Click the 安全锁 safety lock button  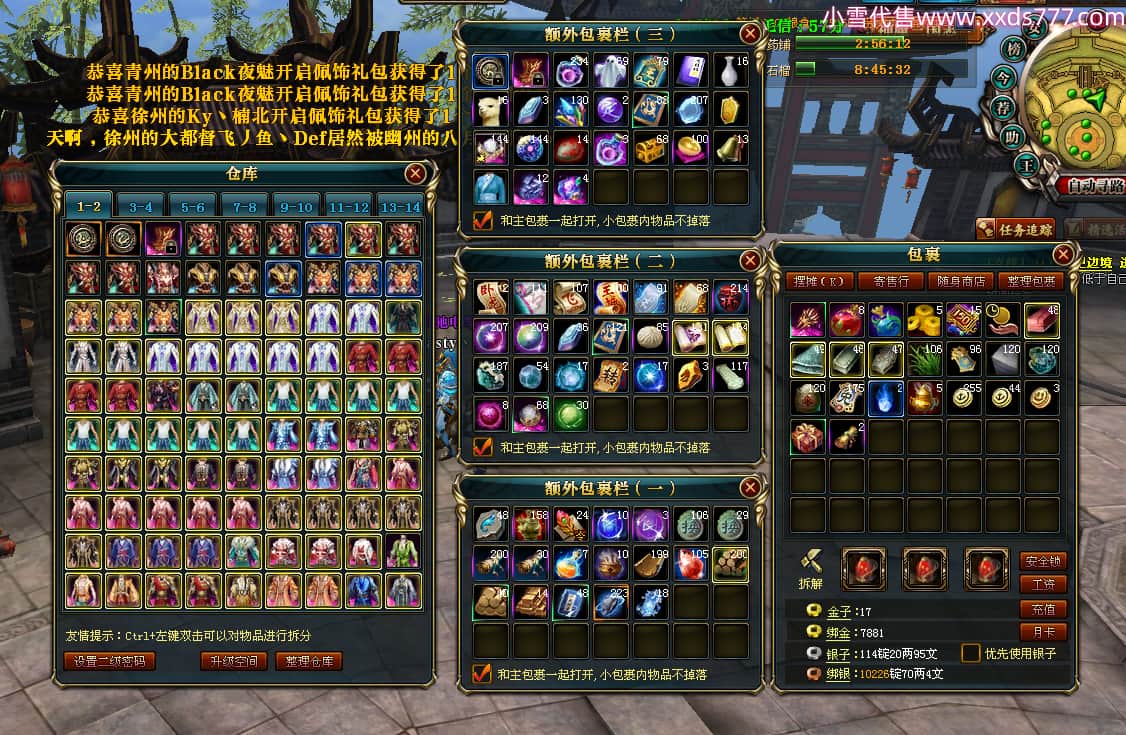1042,561
